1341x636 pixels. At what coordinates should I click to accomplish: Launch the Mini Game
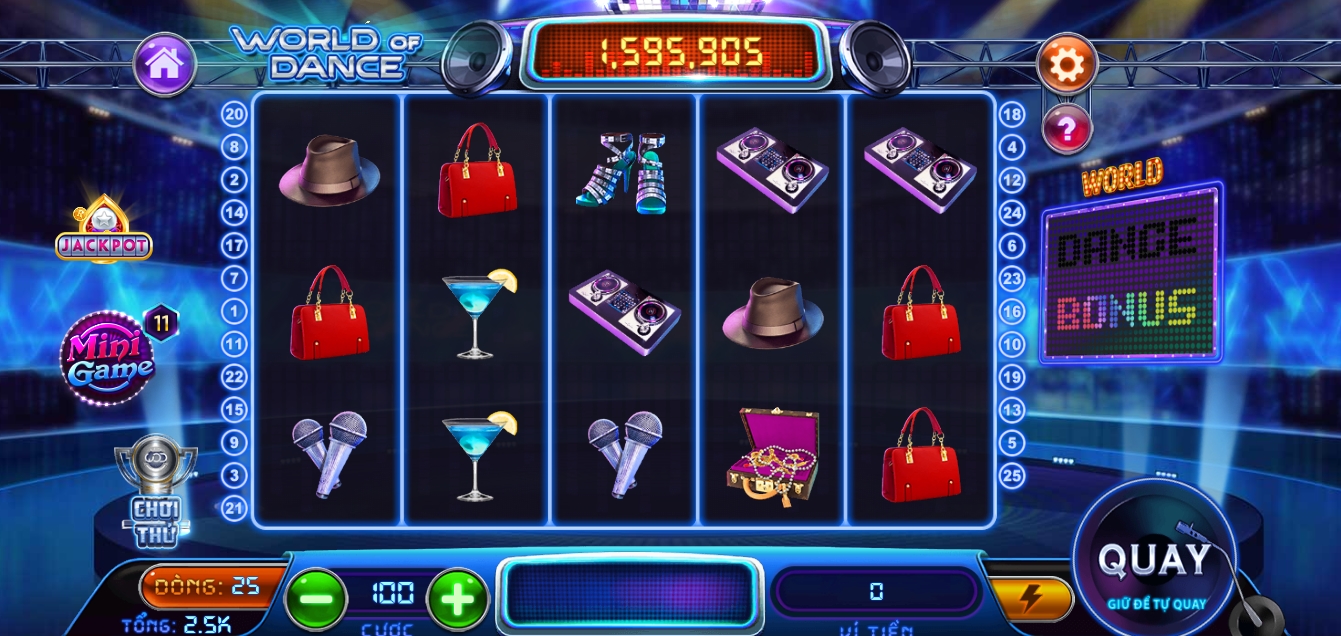(108, 358)
